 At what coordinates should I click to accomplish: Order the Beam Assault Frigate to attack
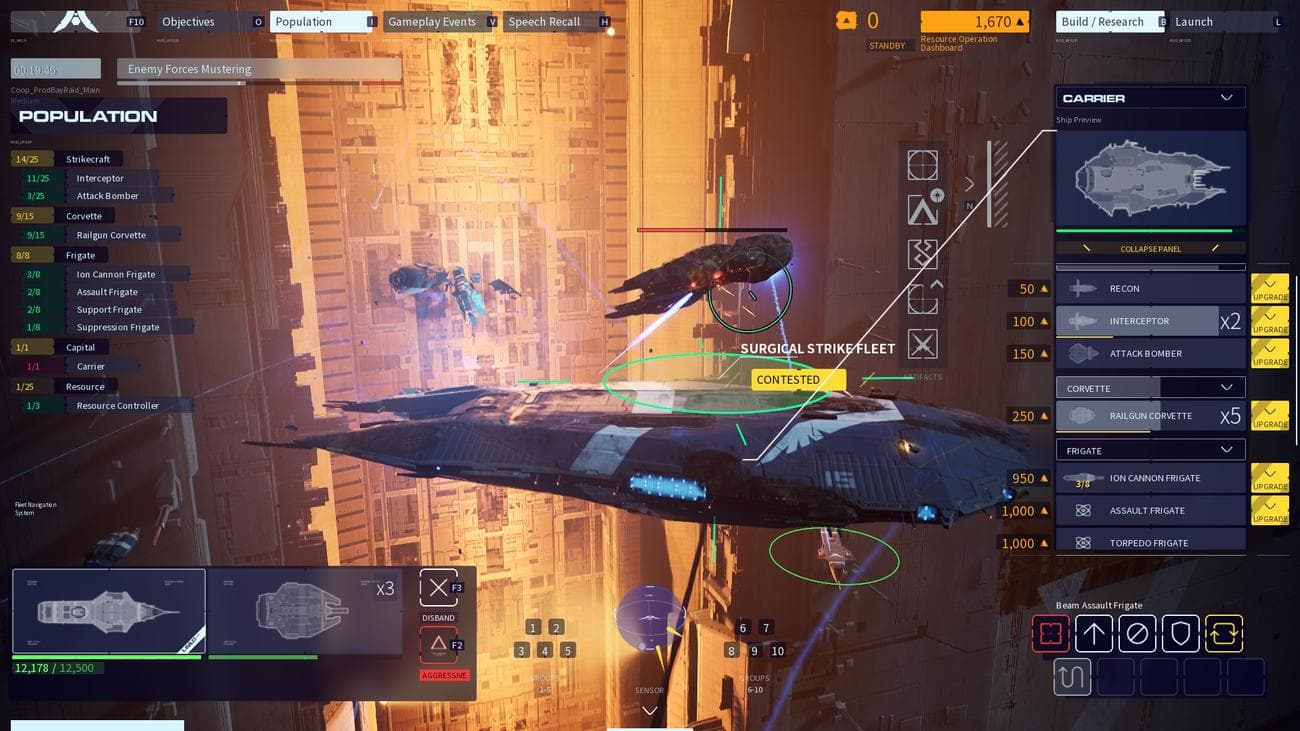1051,633
